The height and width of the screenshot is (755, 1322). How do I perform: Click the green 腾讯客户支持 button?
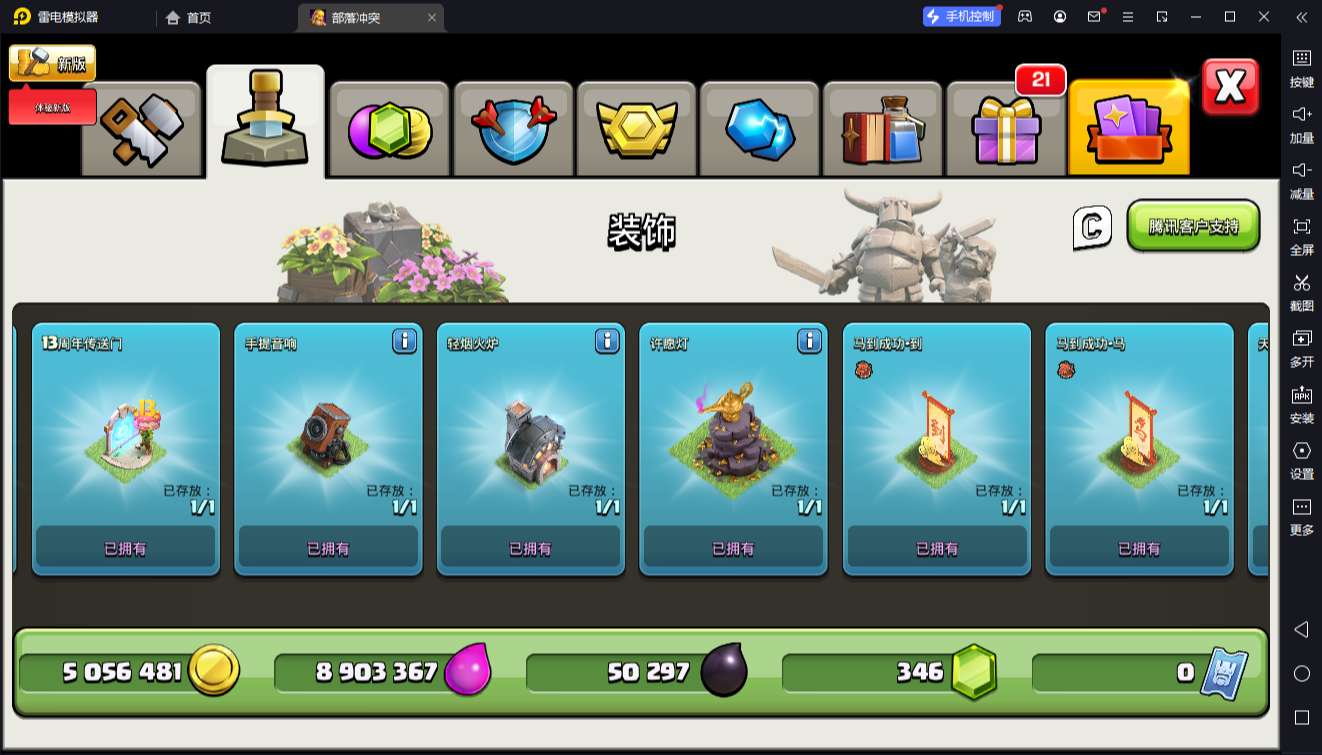(x=1193, y=226)
